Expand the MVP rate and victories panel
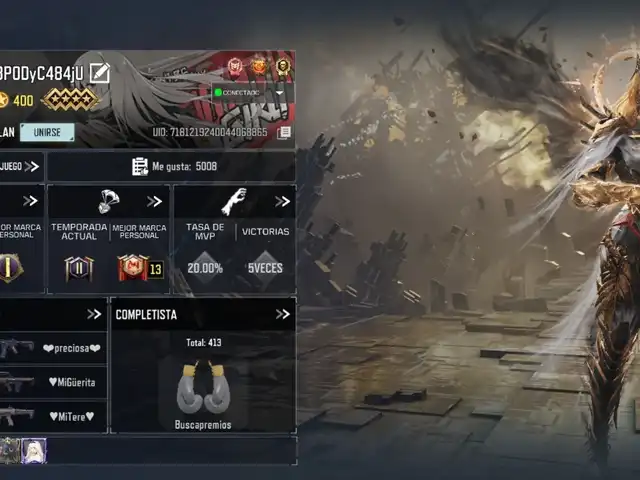 (x=283, y=201)
